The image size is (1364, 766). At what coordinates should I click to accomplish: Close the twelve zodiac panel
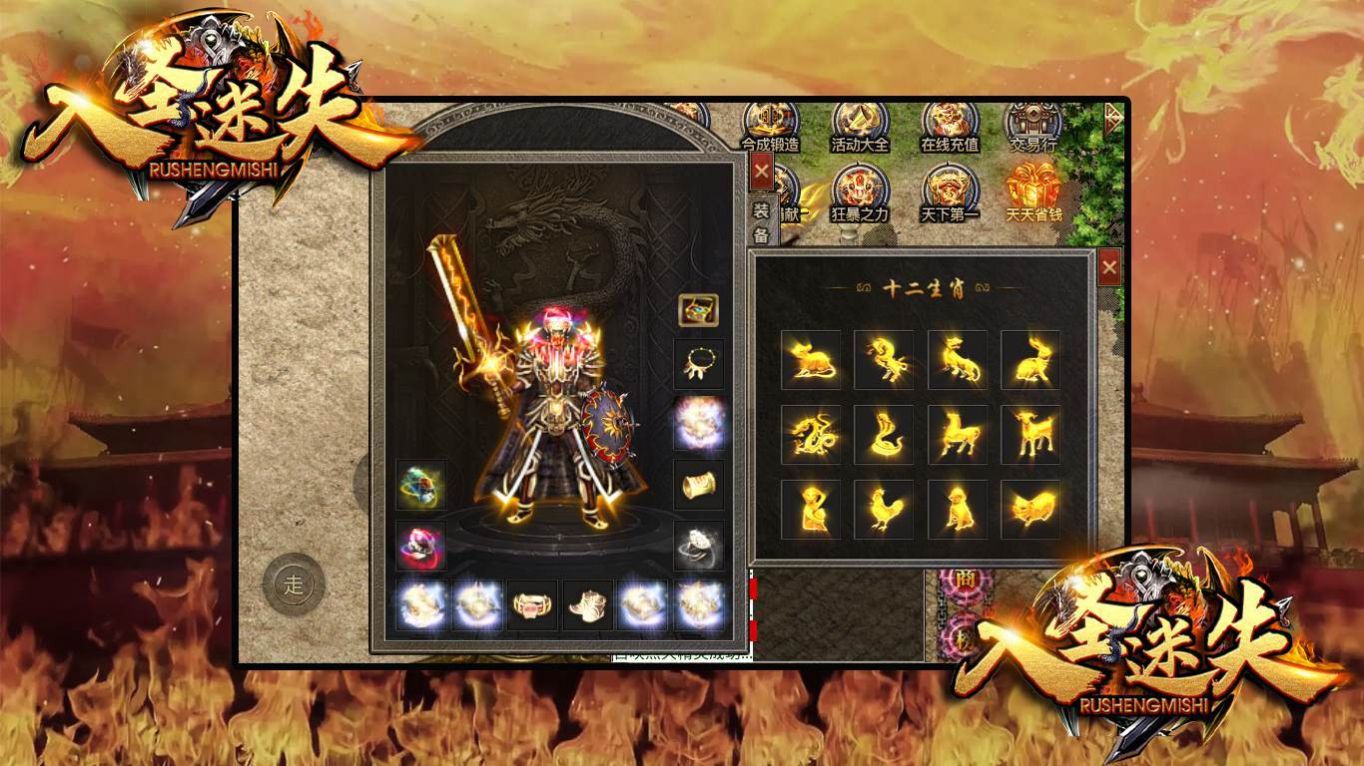coord(1109,268)
